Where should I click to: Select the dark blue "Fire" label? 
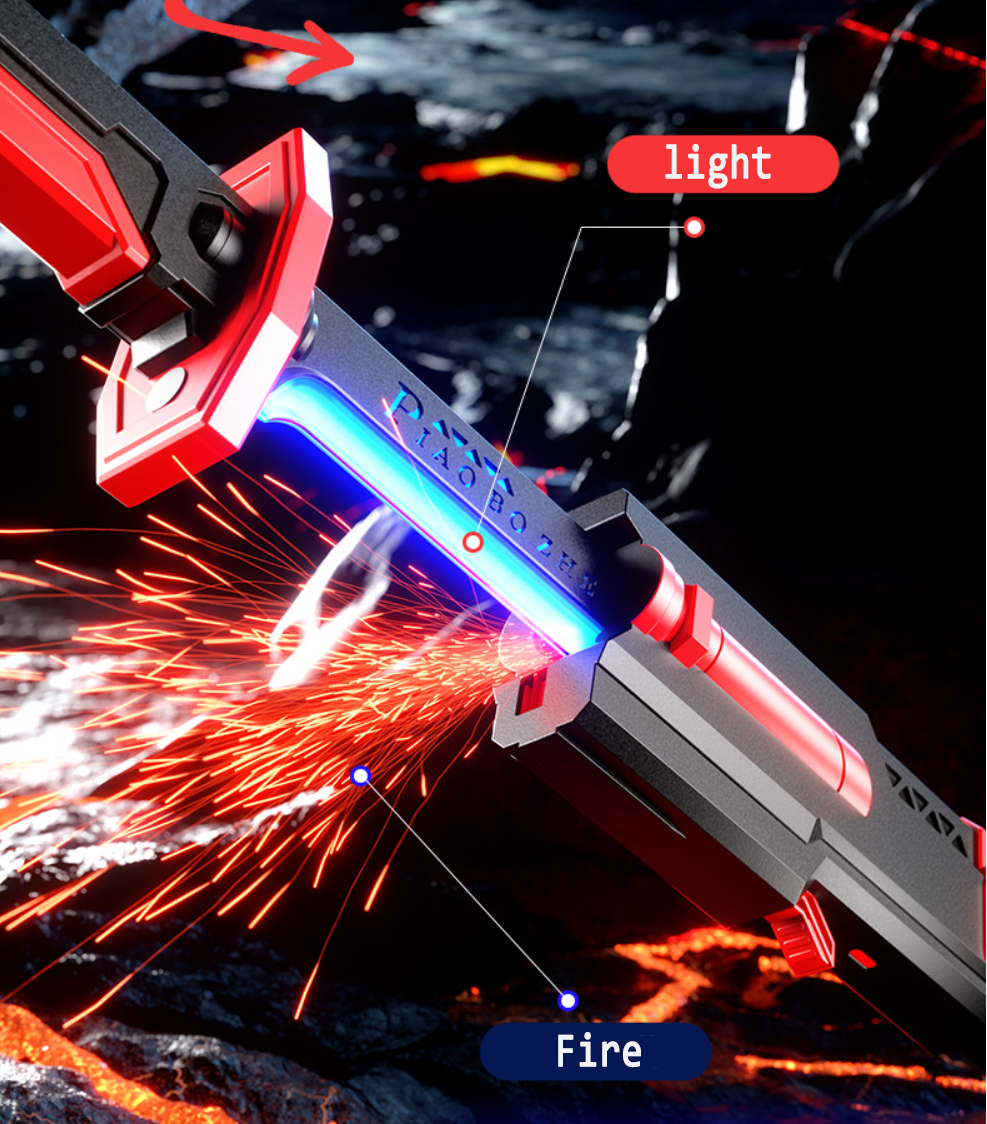point(596,1051)
